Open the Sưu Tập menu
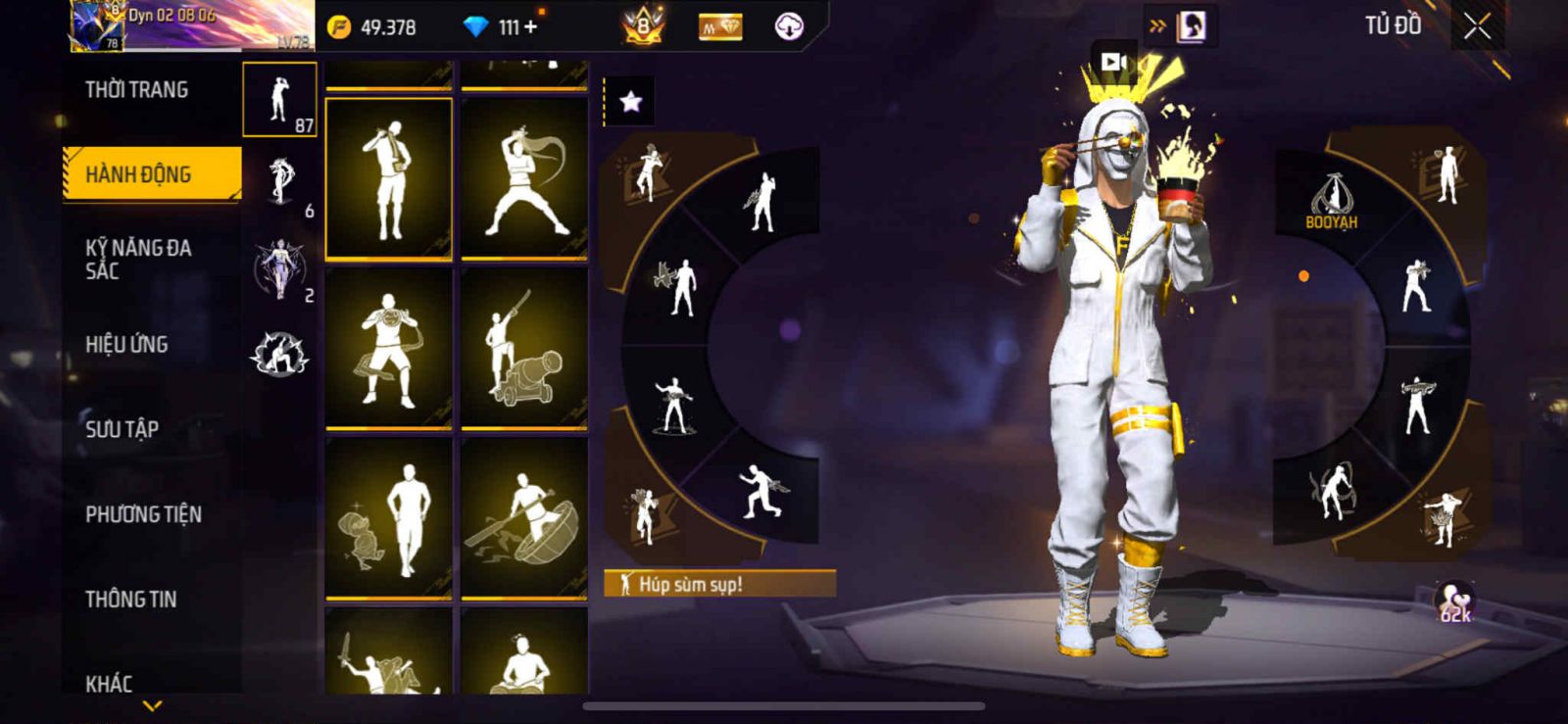Viewport: 1568px width, 724px height. [x=122, y=428]
